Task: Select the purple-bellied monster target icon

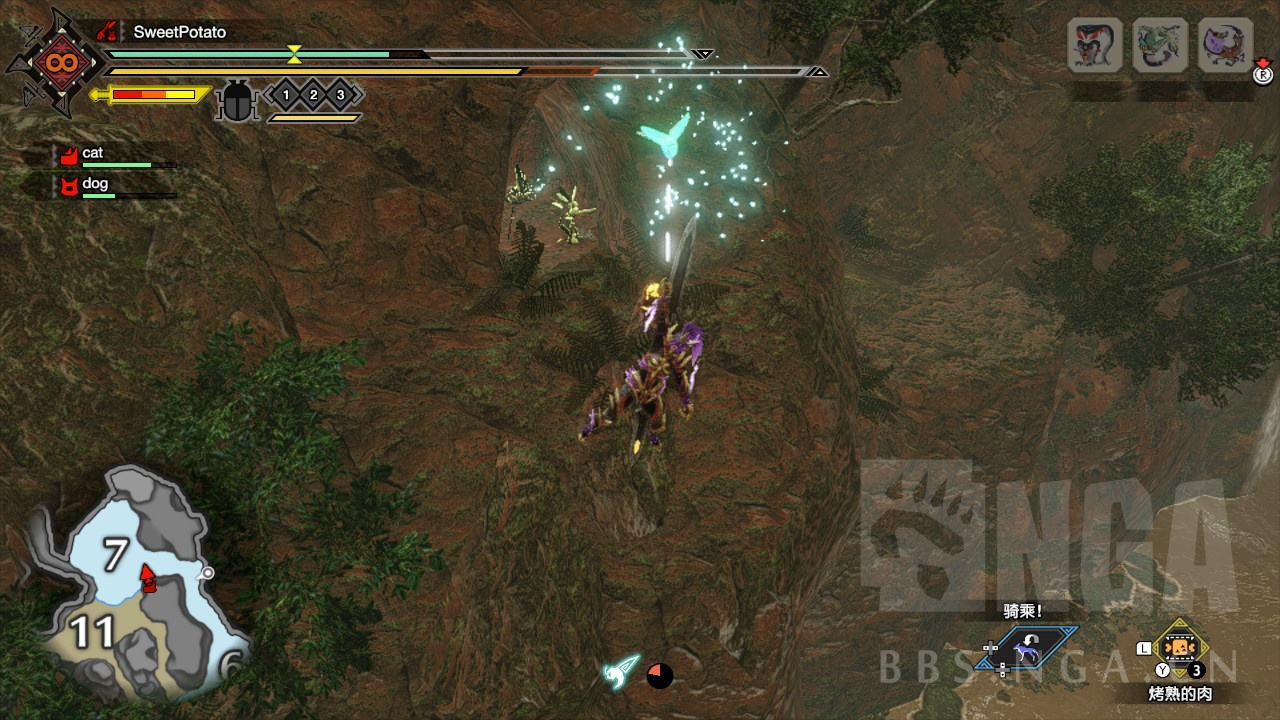Action: pyautogui.click(x=1225, y=45)
